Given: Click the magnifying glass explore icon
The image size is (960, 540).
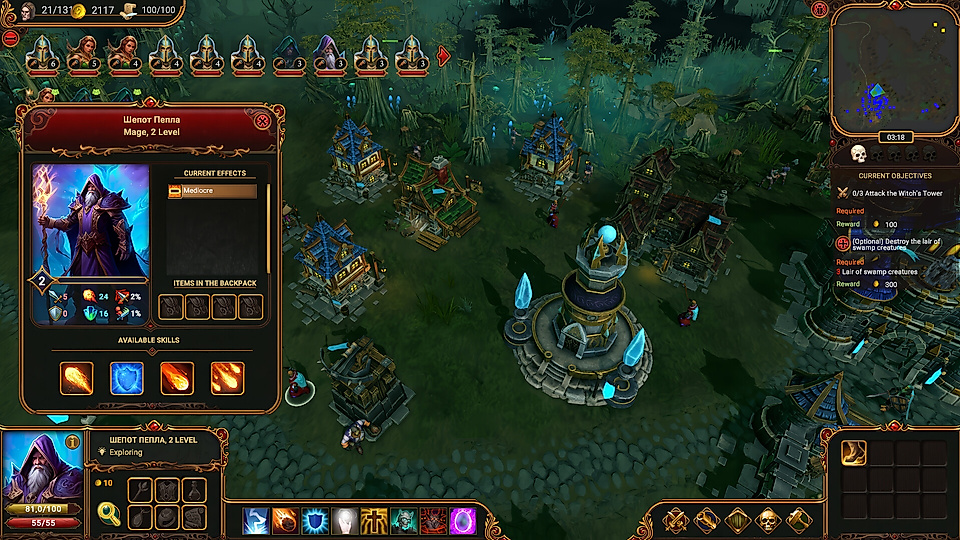Looking at the screenshot, I should pos(109,514).
